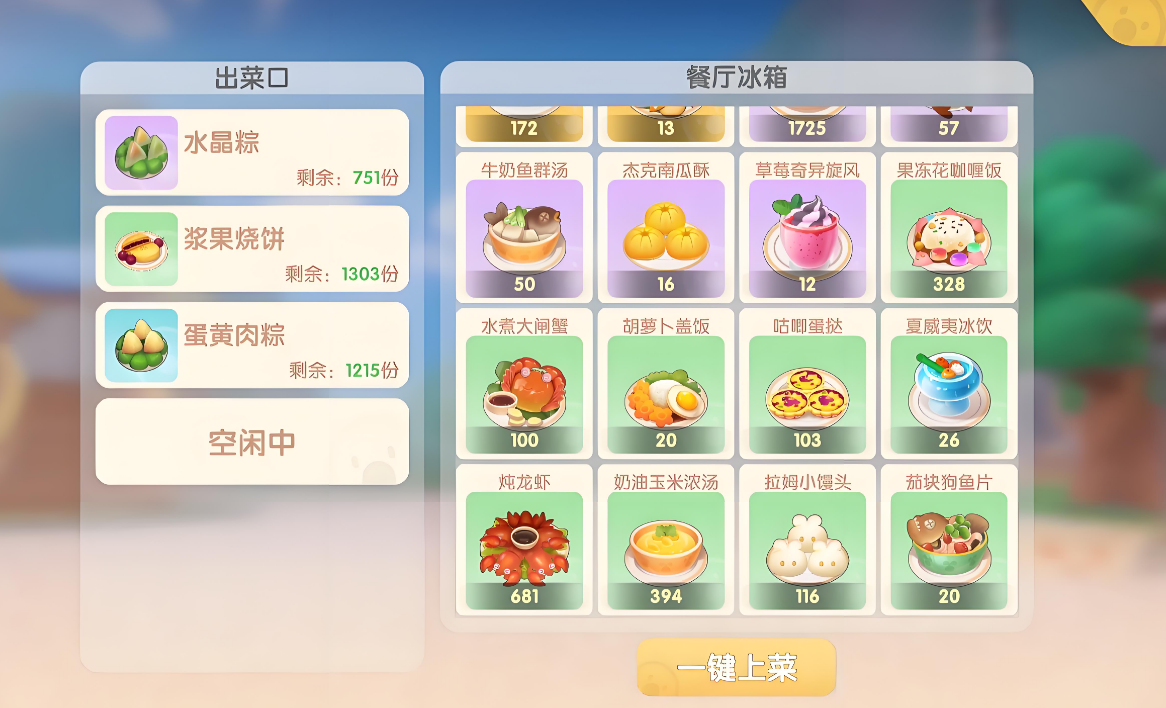Select 果冻花咖喱饭 in the fridge

point(949,228)
